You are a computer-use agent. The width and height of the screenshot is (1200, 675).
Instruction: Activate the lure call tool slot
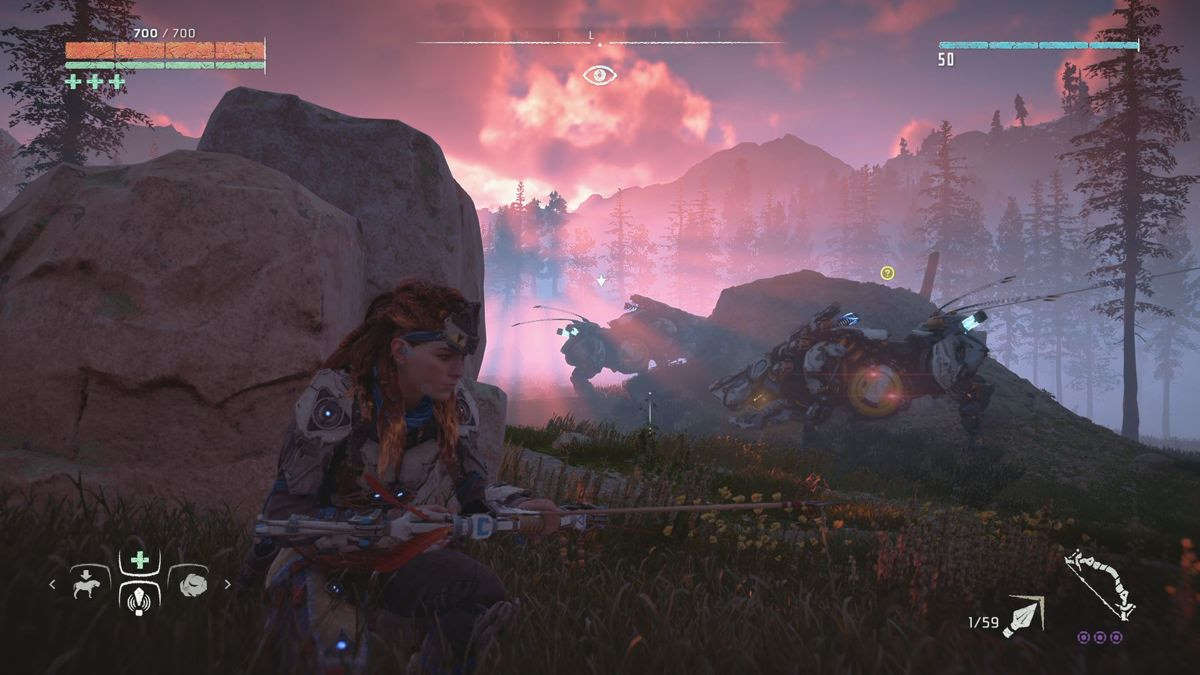point(140,598)
